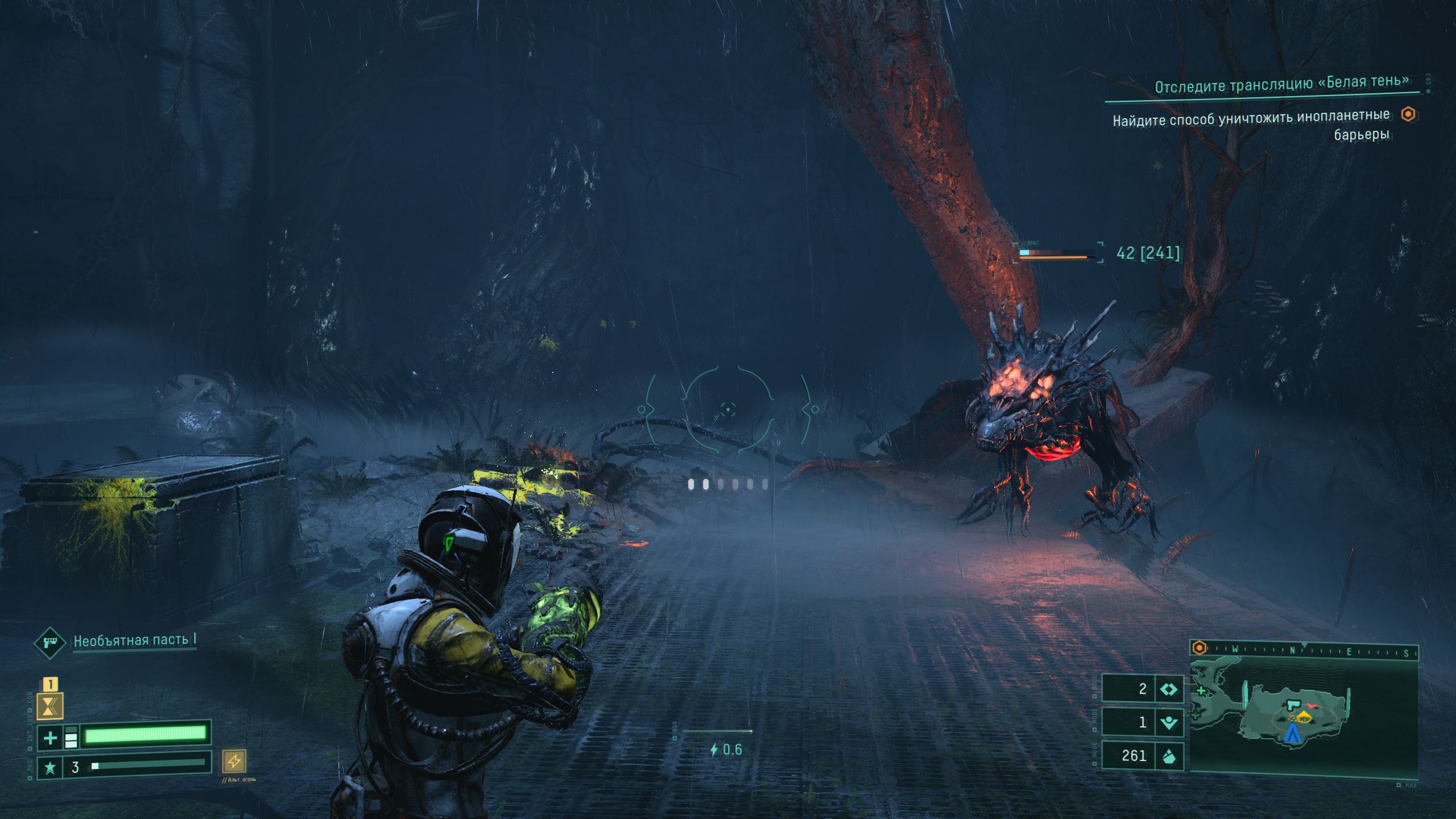The height and width of the screenshot is (819, 1456).
Task: Click the red enemy marker on the minimap
Action: coord(1313,706)
